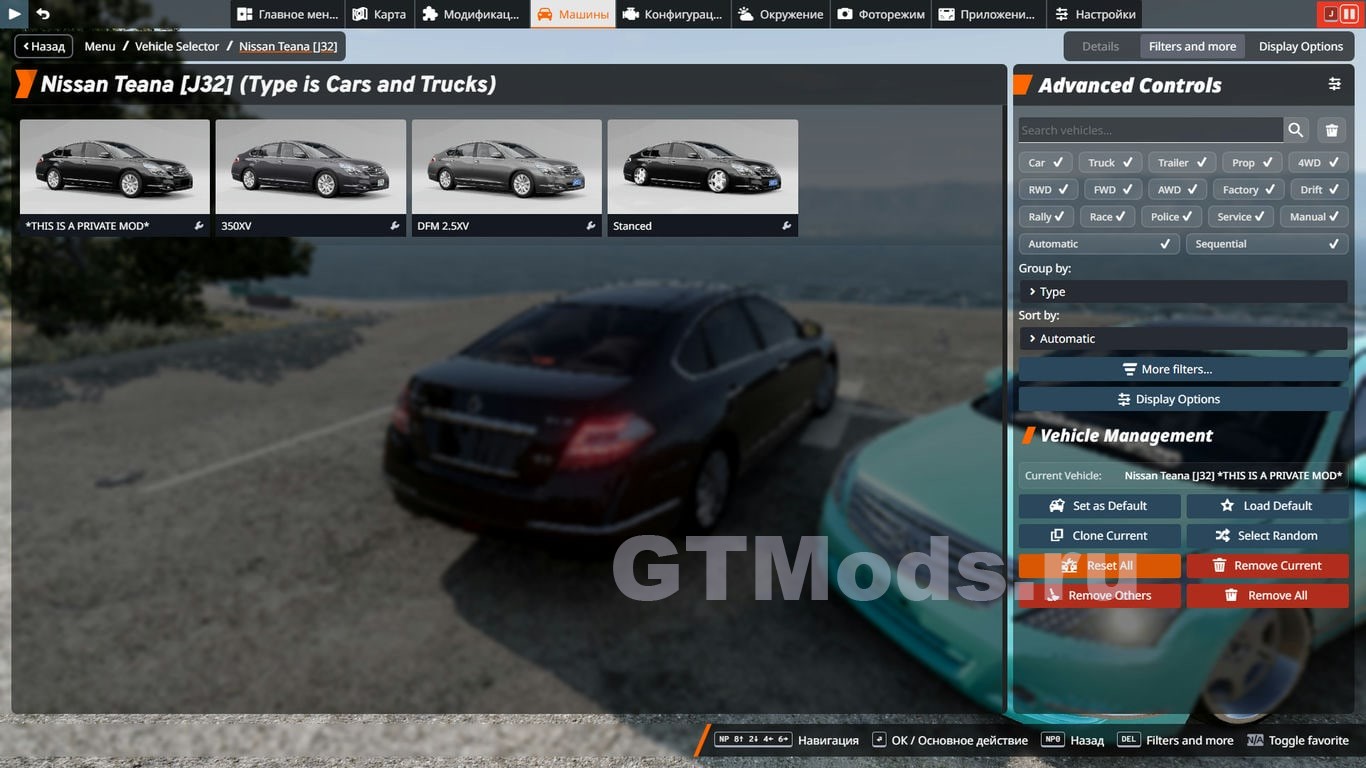Set current vehicle as default
This screenshot has width=1366, height=768.
click(x=1099, y=506)
